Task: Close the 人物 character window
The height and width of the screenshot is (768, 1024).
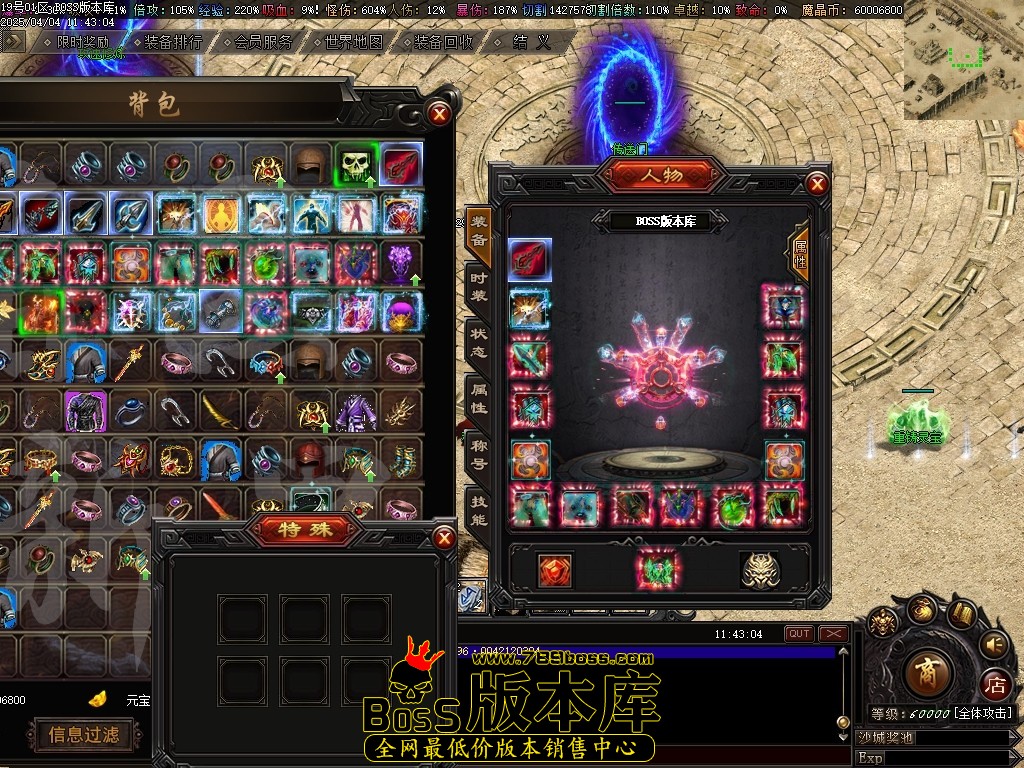Action: coord(817,183)
